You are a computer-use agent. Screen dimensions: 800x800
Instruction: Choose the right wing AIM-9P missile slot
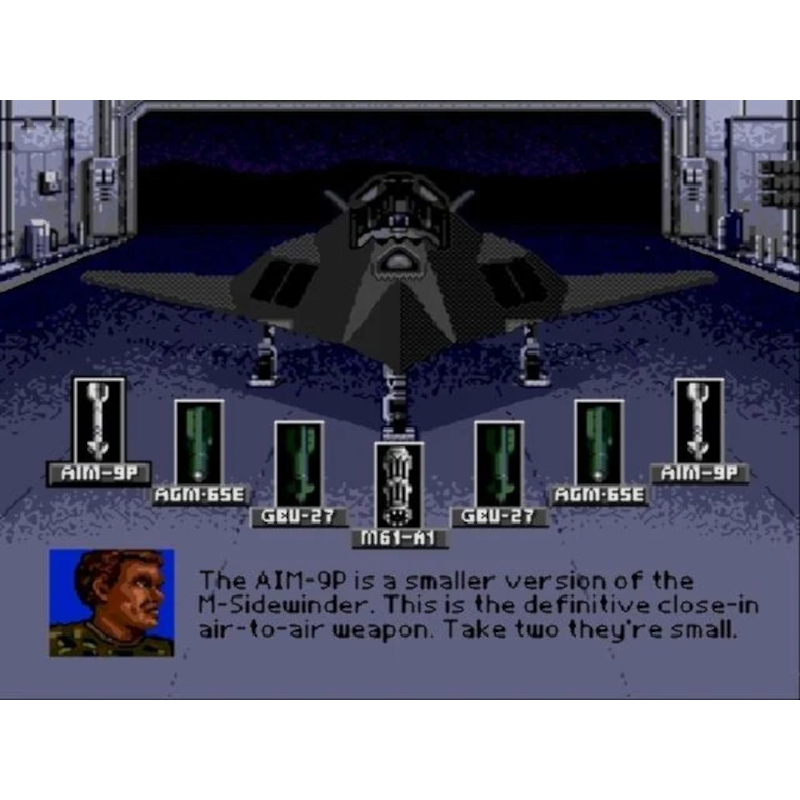point(699,421)
